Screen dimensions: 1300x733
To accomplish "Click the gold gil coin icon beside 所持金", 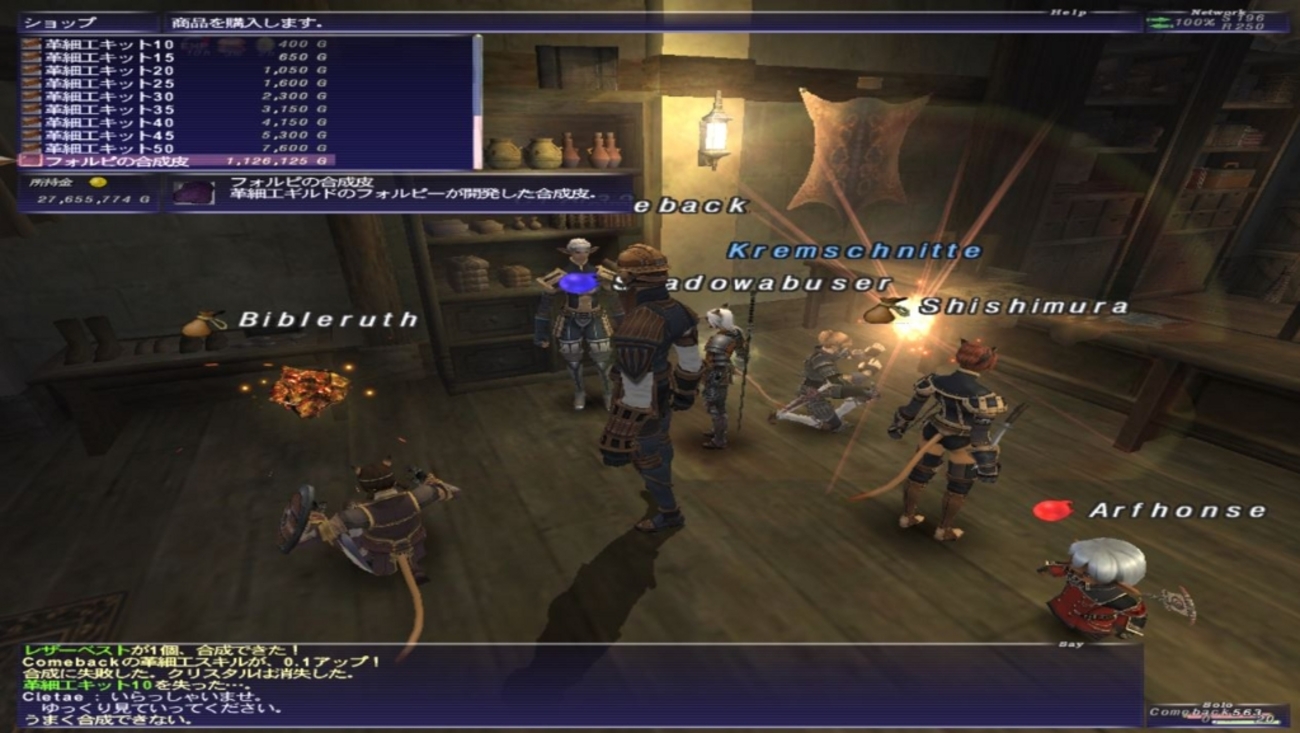I will (98, 184).
